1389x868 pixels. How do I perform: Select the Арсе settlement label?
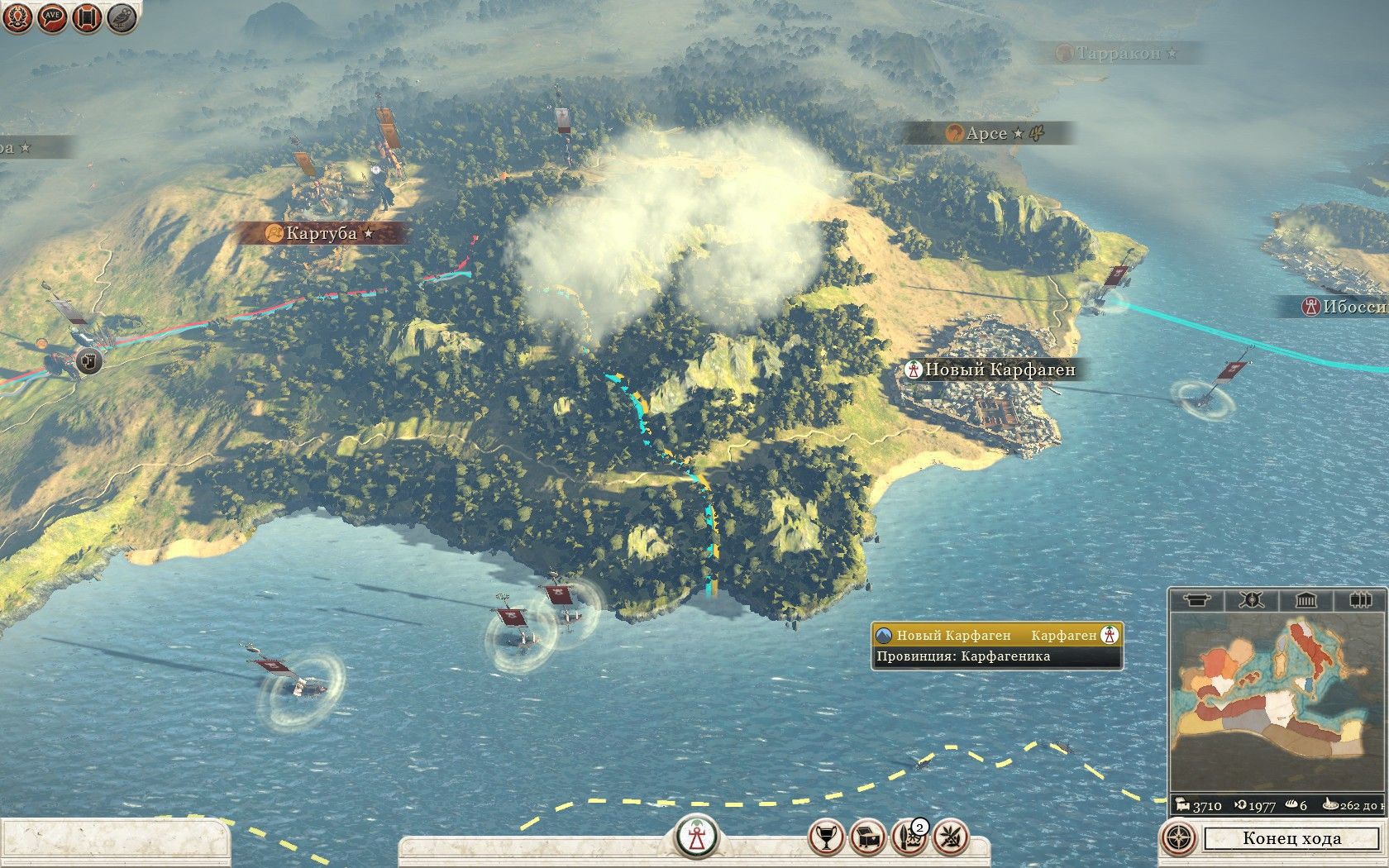[986, 133]
